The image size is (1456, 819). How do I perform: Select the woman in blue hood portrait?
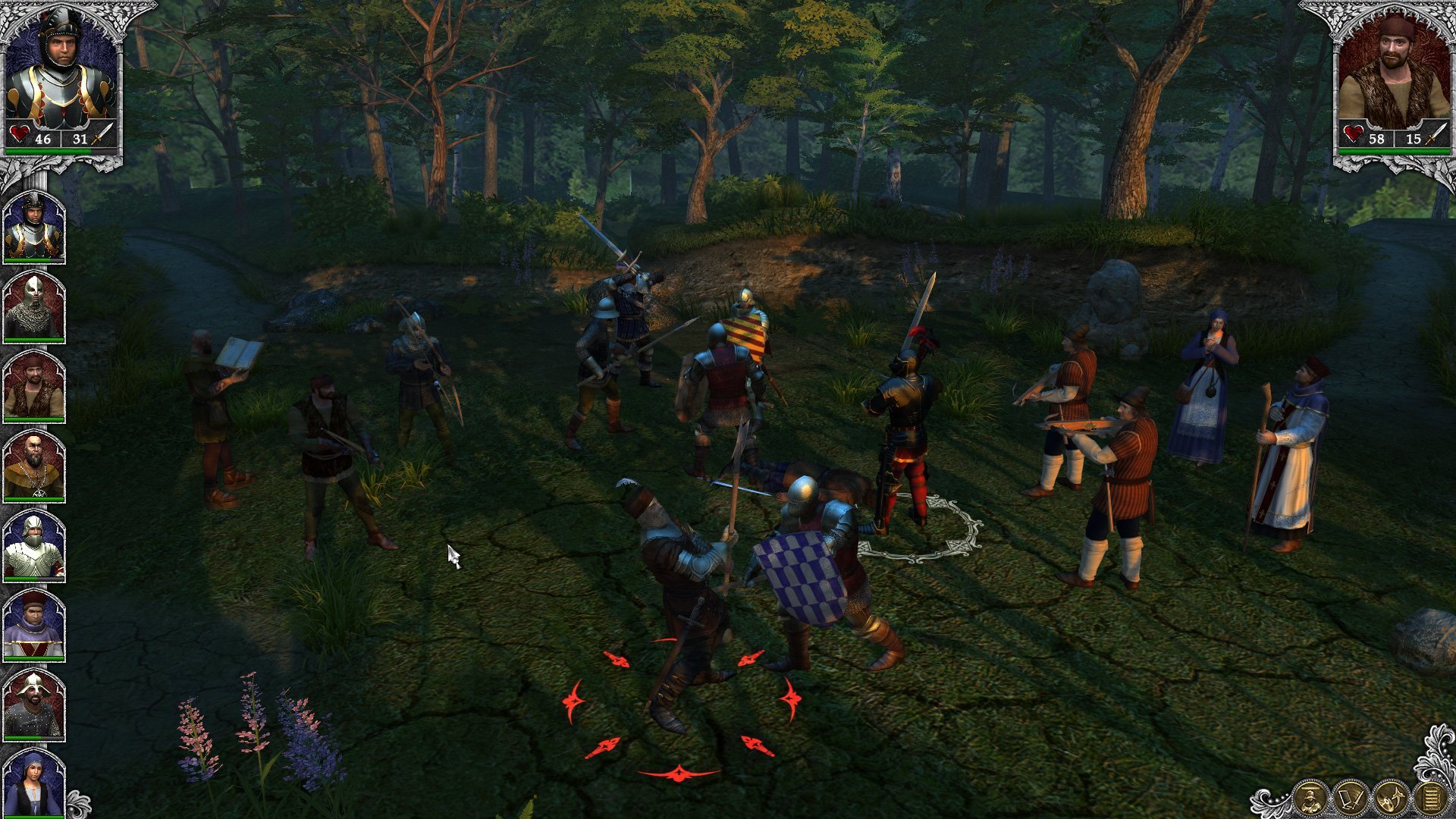33,783
